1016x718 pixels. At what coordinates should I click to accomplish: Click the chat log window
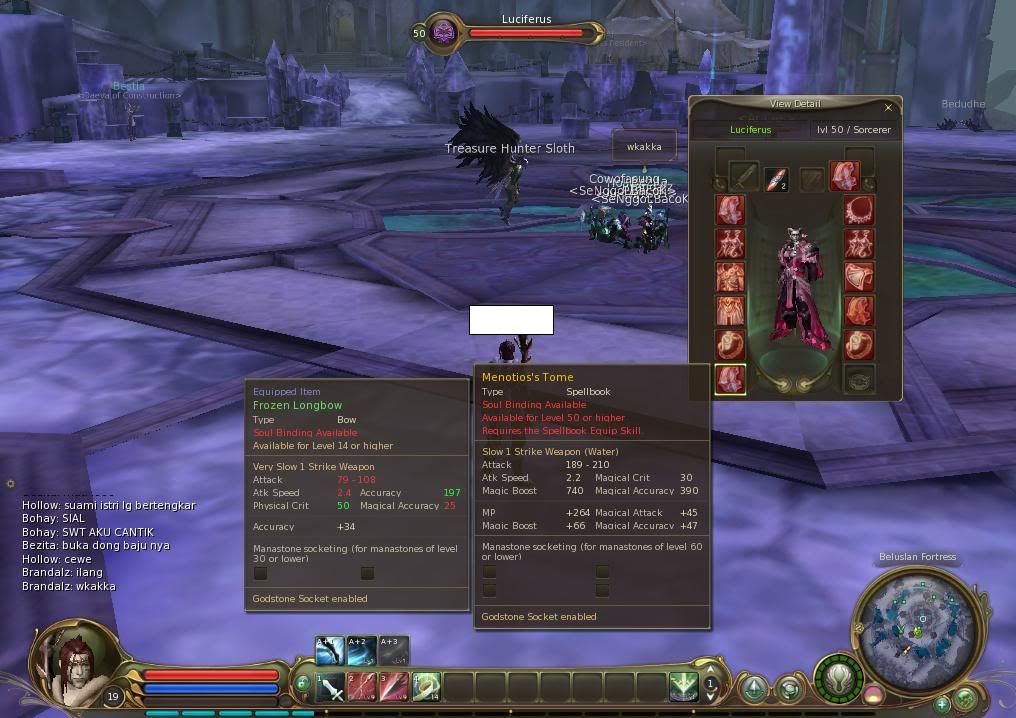tap(110, 545)
